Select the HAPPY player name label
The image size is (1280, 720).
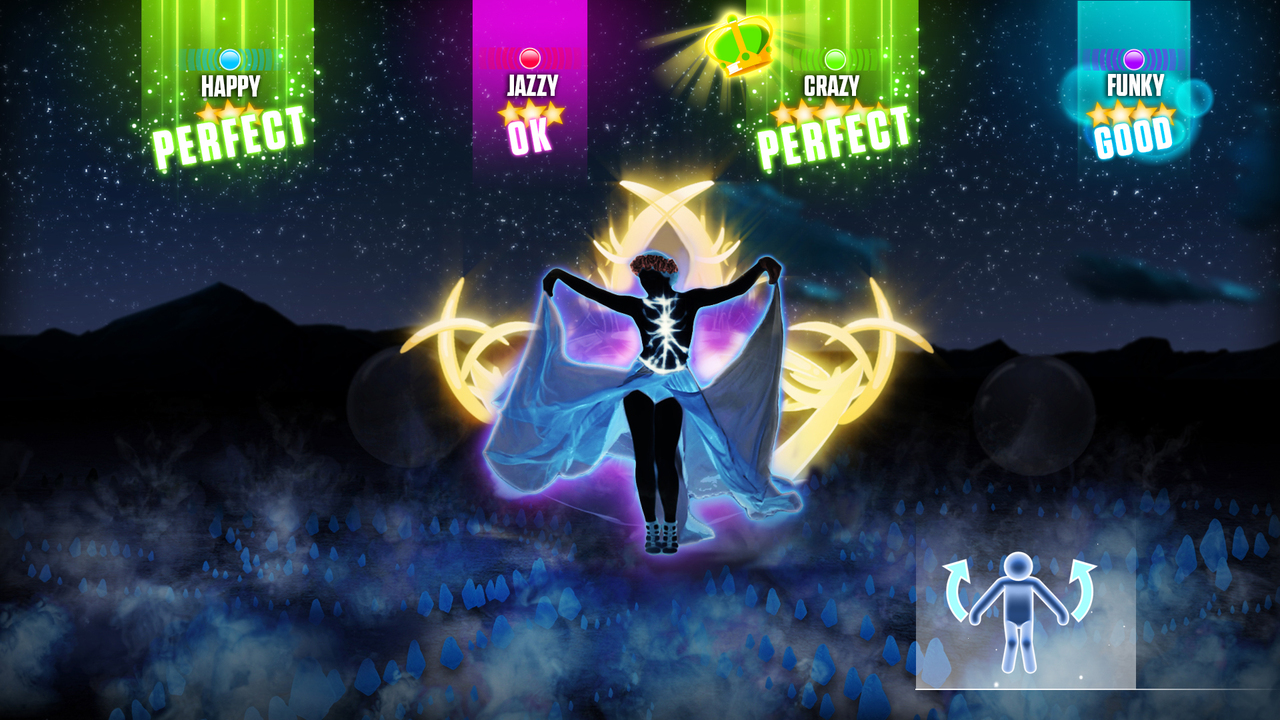(228, 87)
